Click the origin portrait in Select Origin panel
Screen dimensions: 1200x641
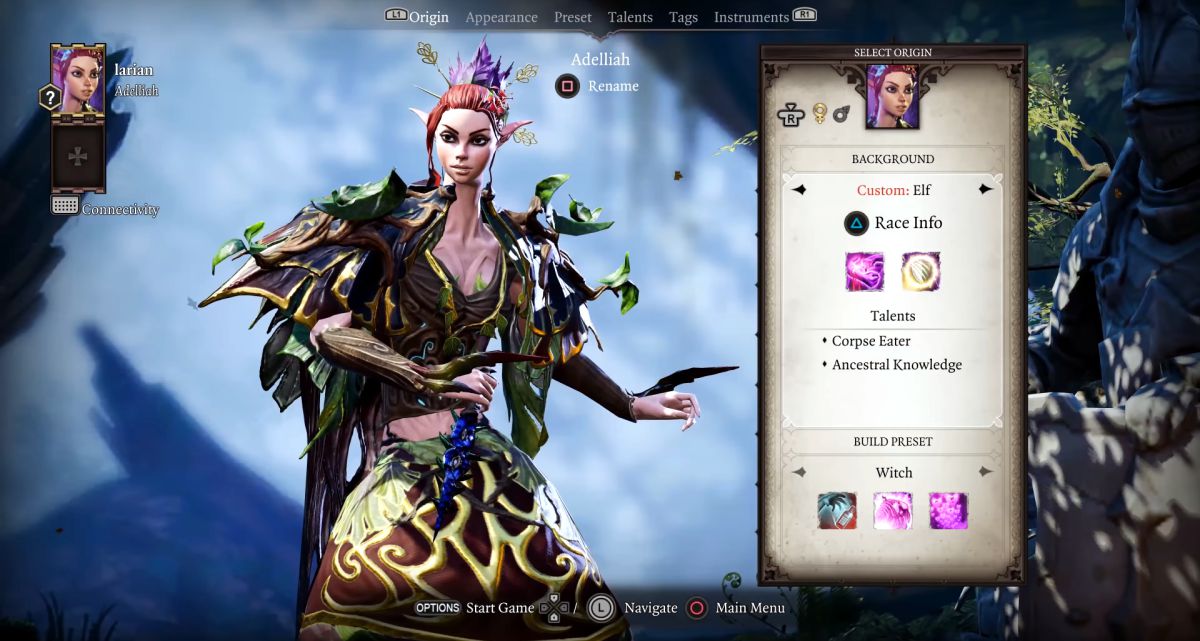892,97
